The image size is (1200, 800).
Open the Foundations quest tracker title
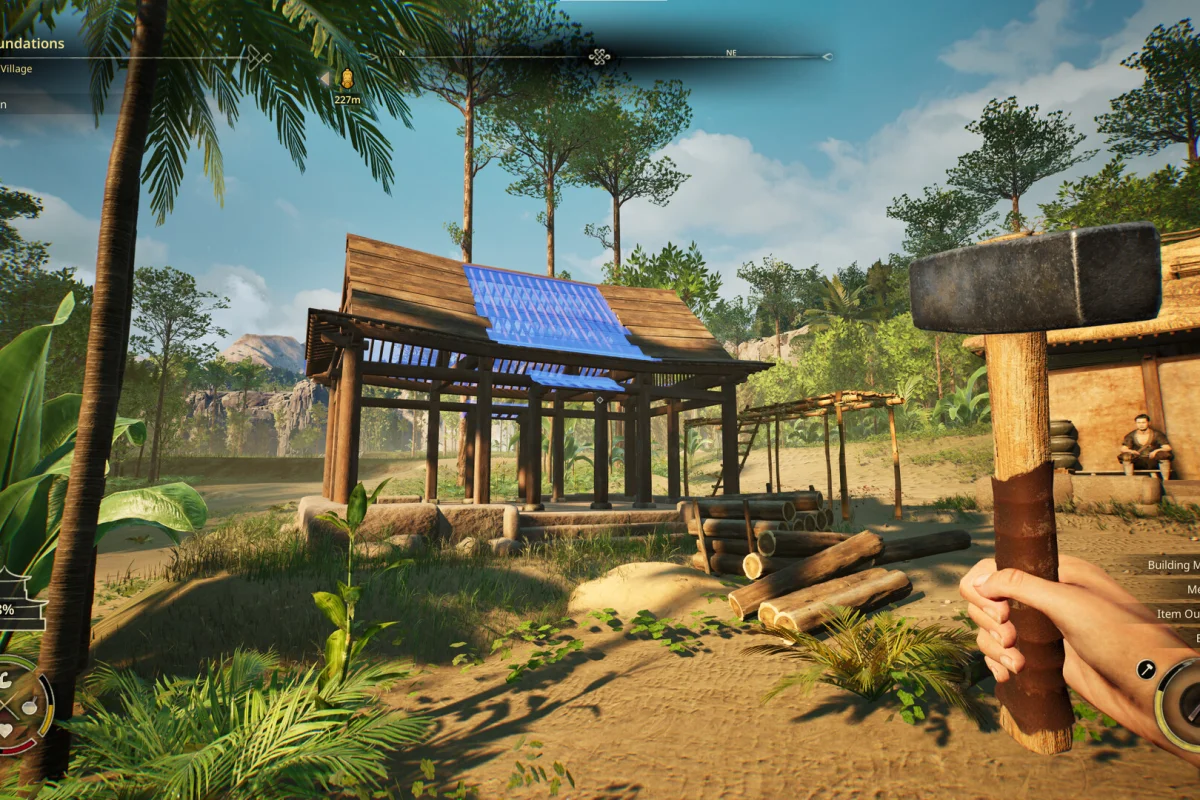point(32,44)
